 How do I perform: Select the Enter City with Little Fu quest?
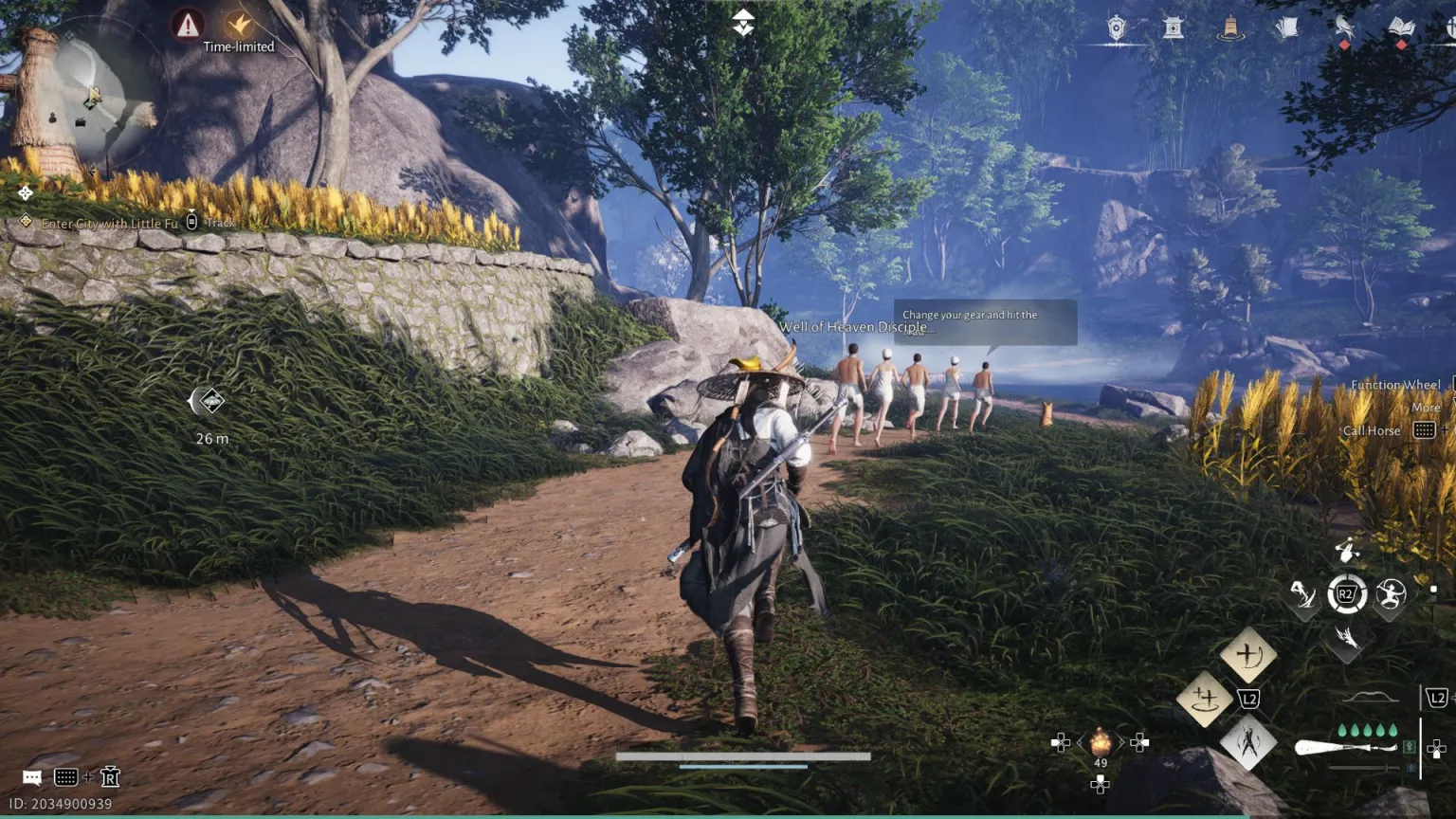[109, 224]
